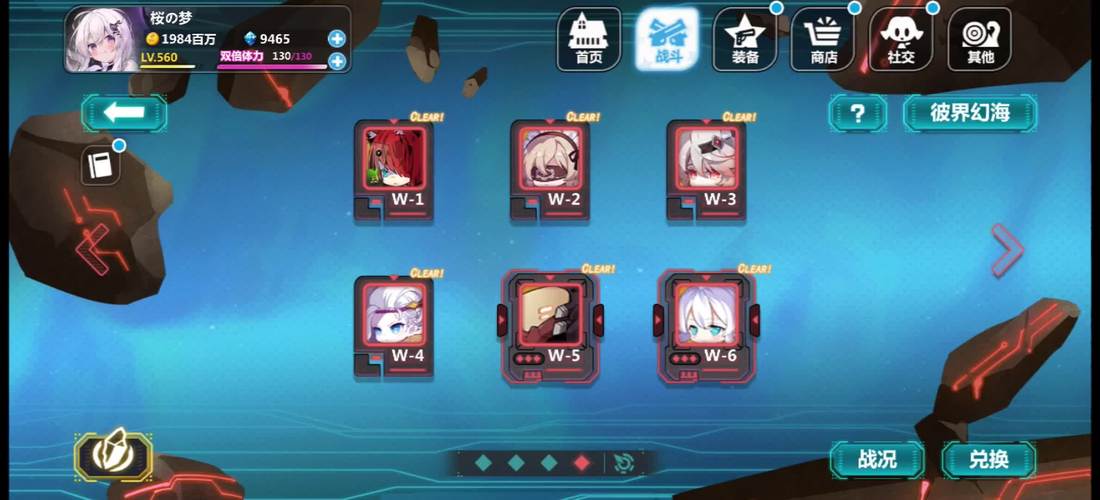Open the 战况 battle status
Screen dimensions: 1100x500
pyautogui.click(x=877, y=460)
